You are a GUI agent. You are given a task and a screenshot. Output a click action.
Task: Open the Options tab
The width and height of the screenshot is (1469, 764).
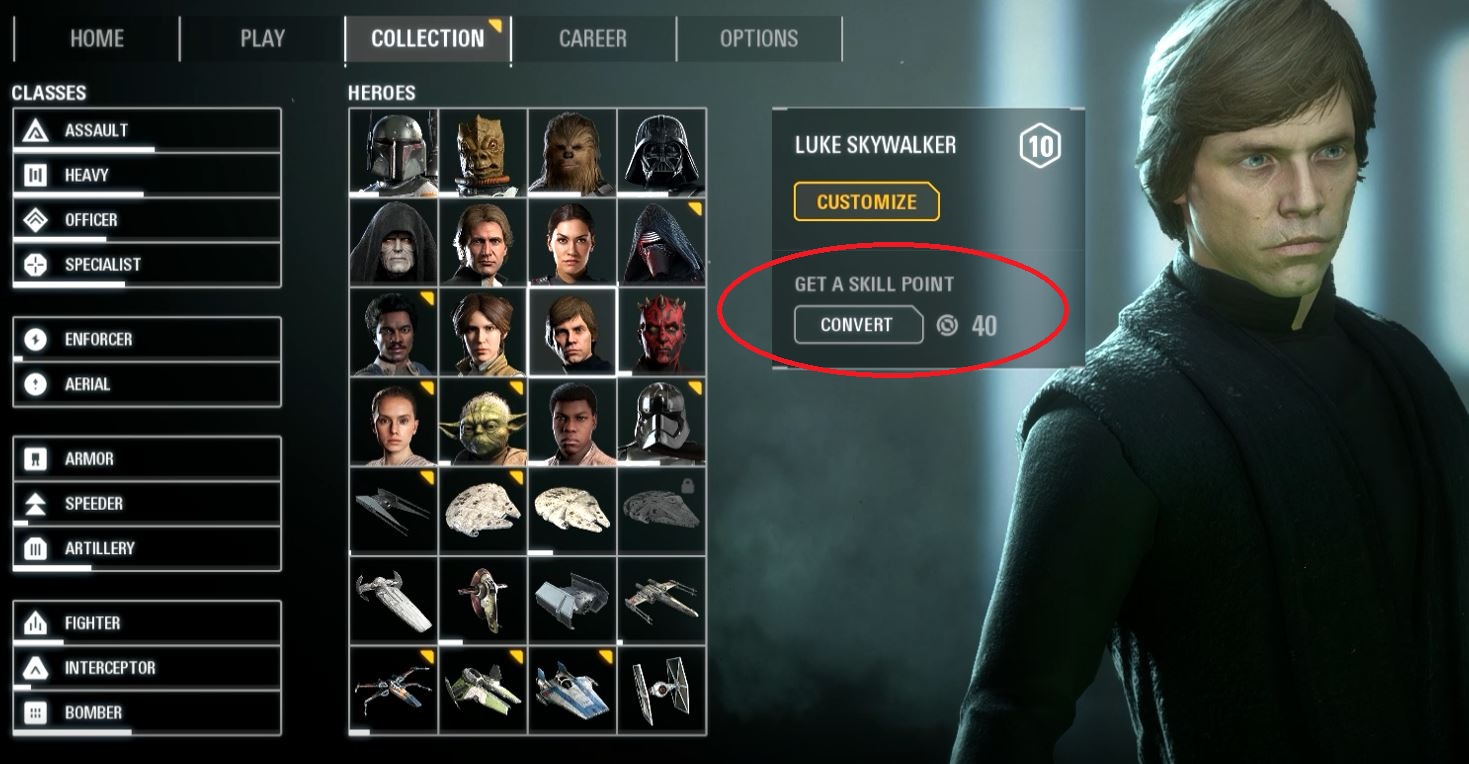[x=758, y=39]
